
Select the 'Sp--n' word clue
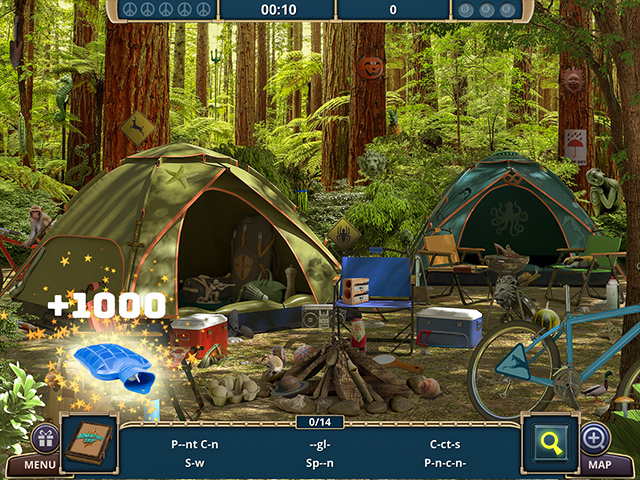coord(320,463)
